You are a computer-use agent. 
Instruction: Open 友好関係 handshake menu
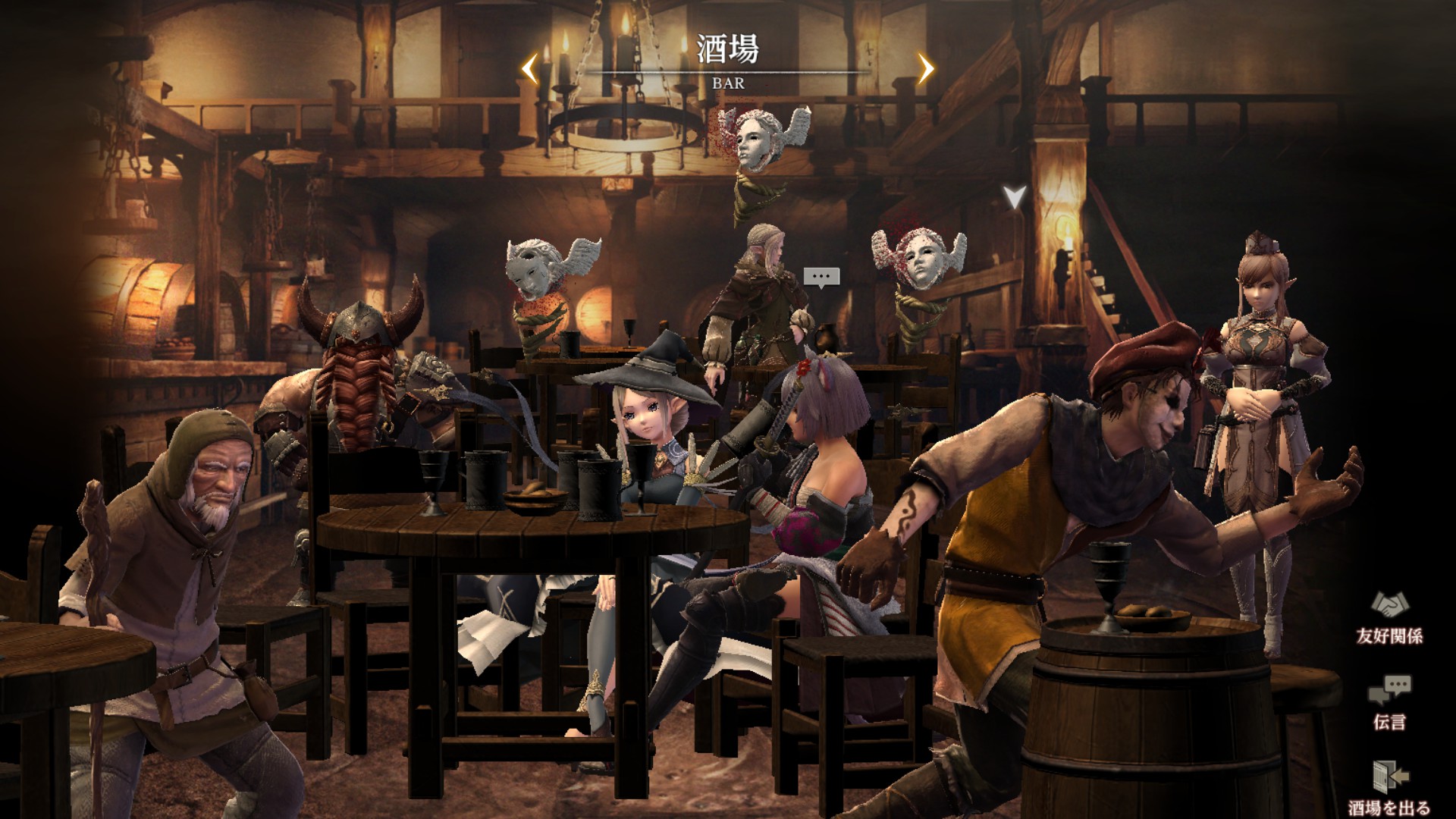point(1389,616)
